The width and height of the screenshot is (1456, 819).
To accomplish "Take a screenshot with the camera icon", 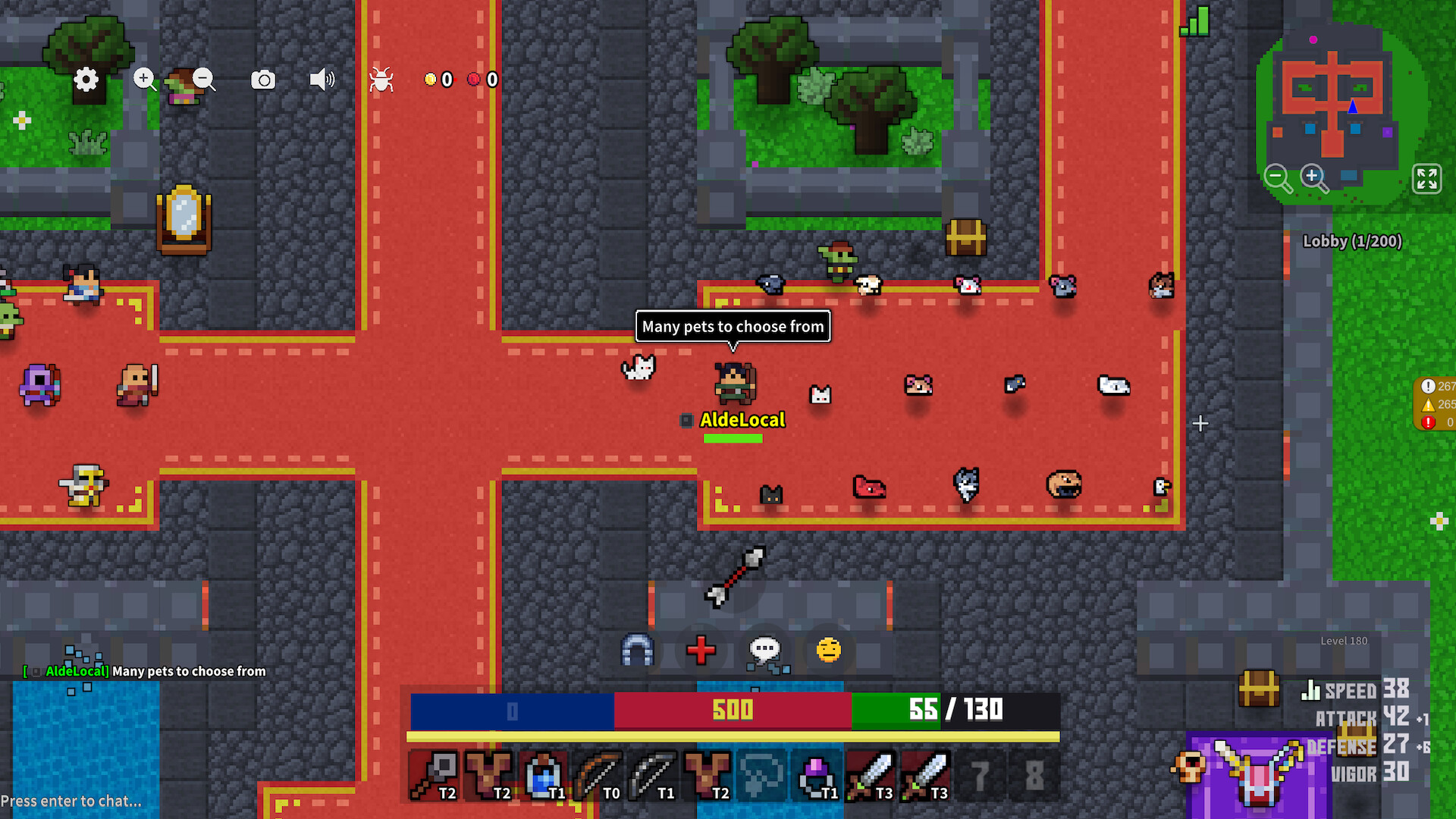I will point(262,79).
